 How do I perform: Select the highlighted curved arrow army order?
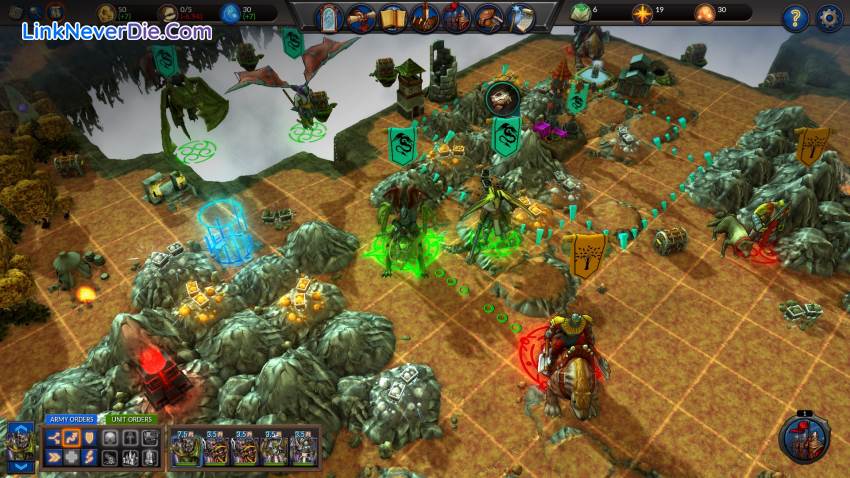point(70,438)
